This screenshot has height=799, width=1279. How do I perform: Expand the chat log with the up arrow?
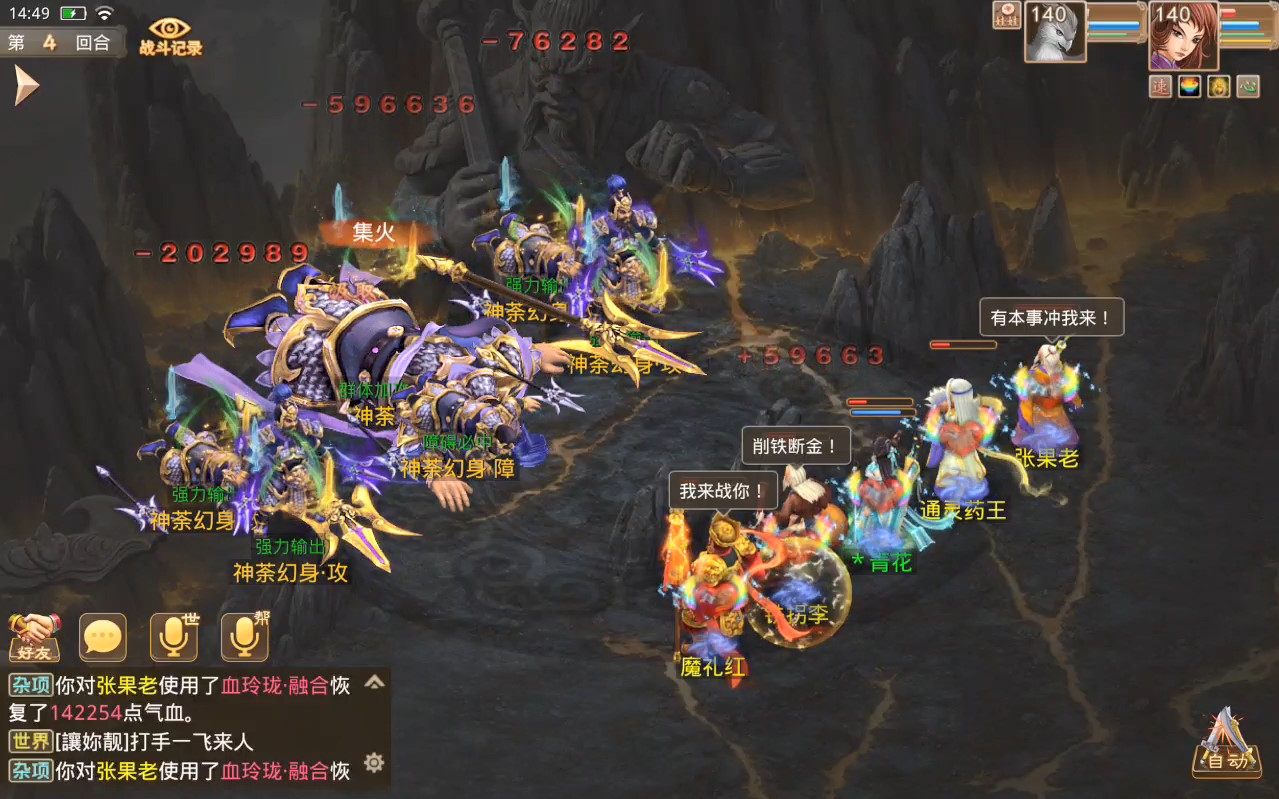(x=374, y=682)
